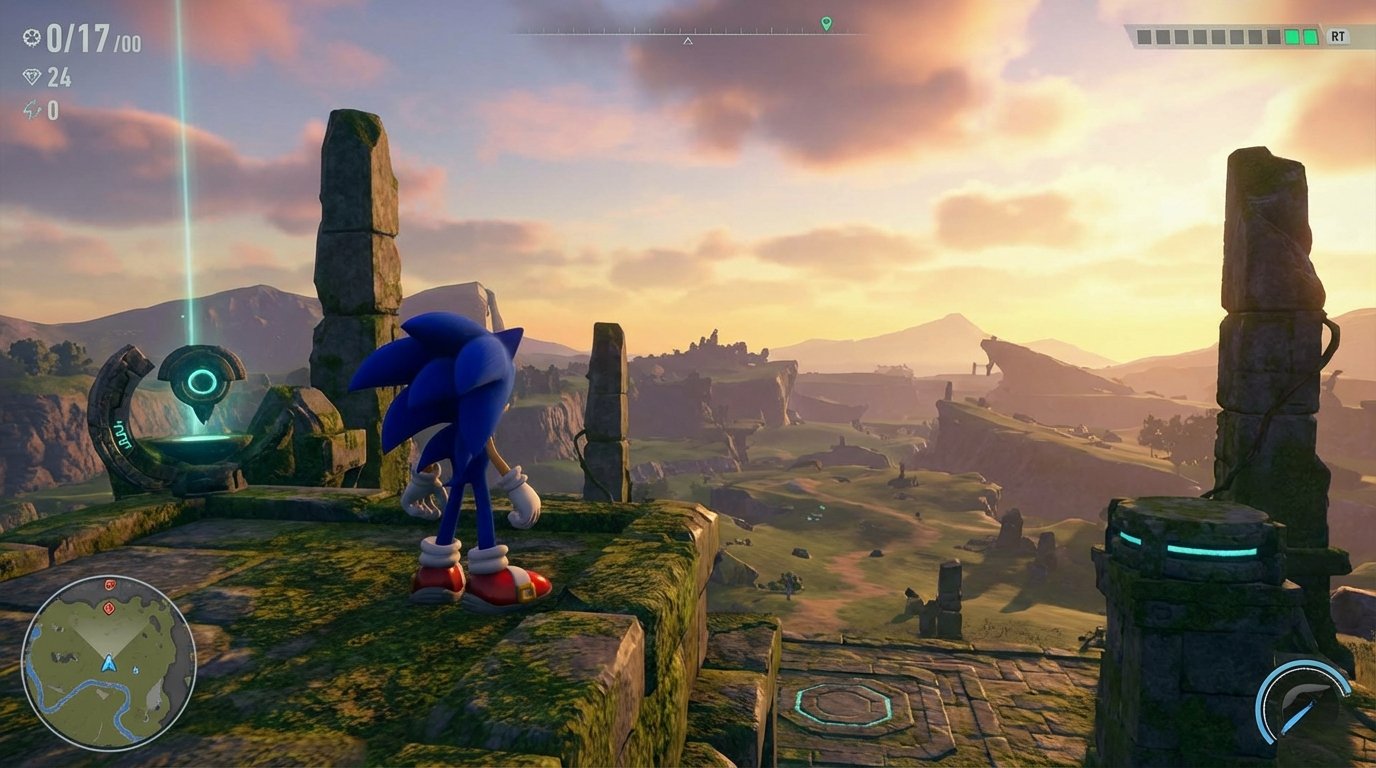Select the blue player arrow on the mini-map

coord(110,663)
